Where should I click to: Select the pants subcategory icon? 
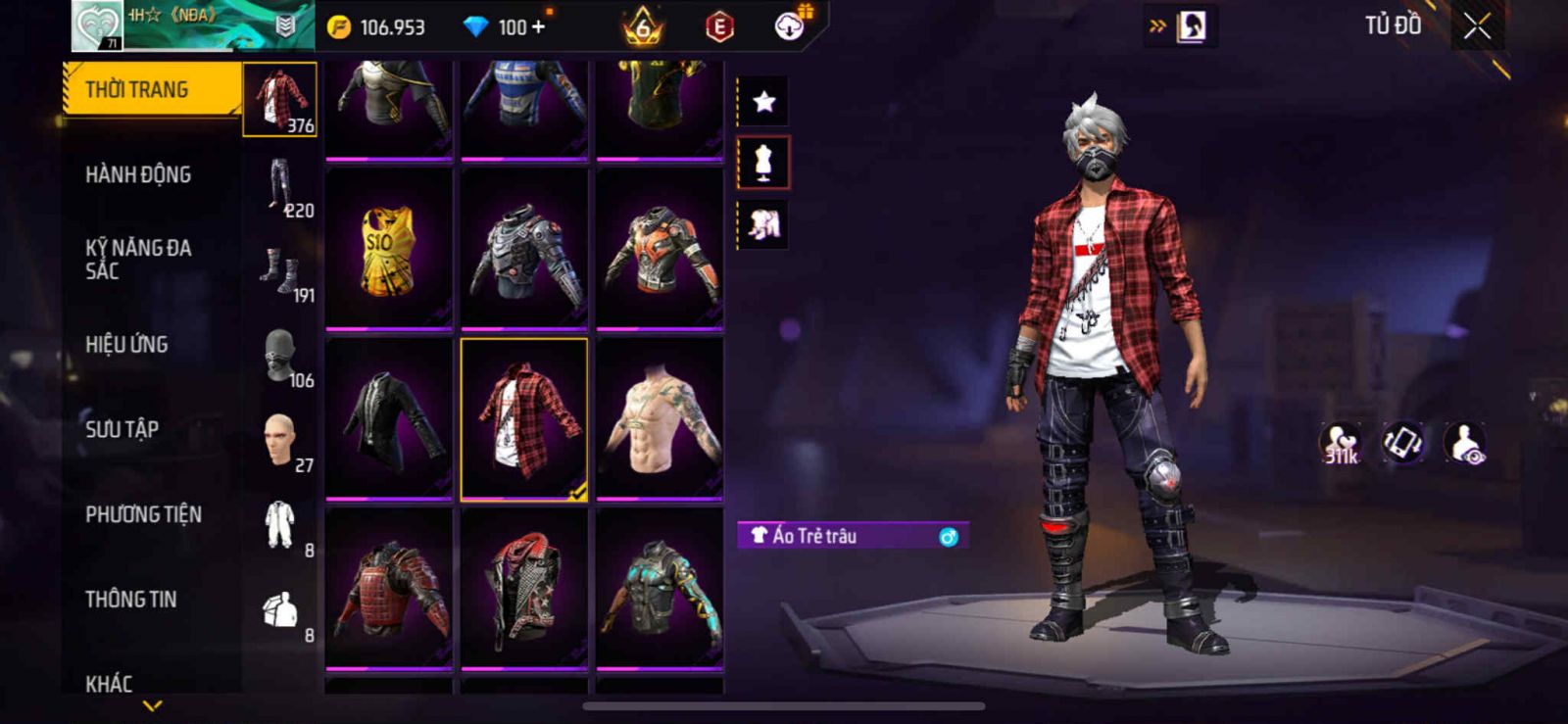[x=280, y=184]
